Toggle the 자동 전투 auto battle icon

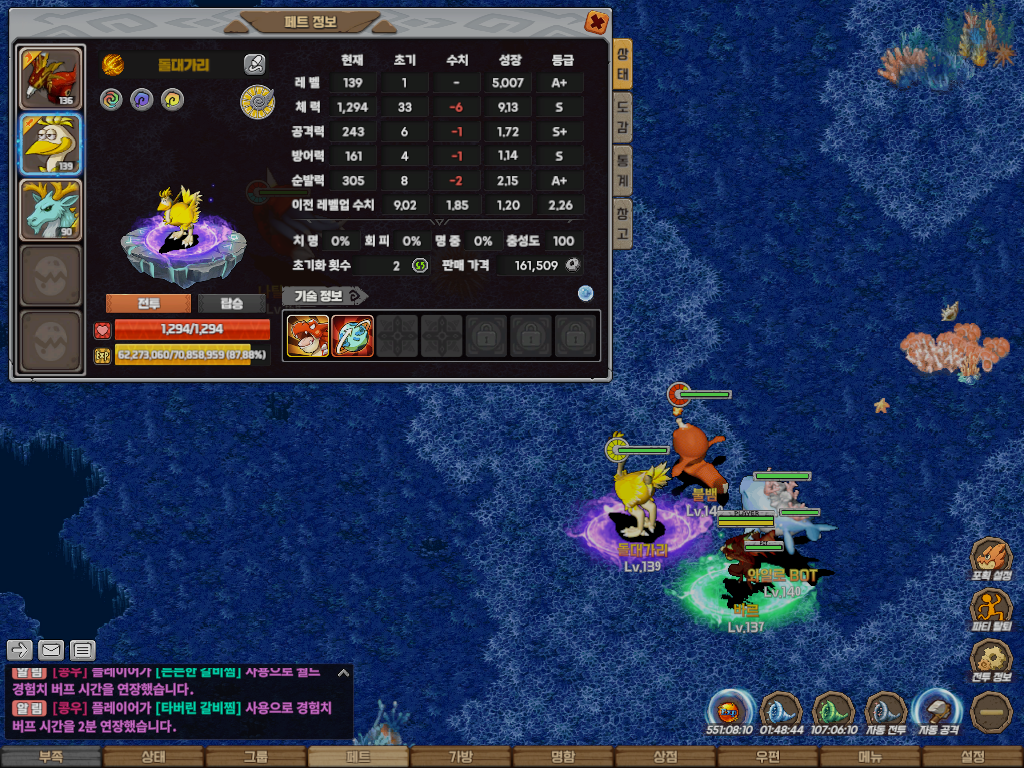[885, 711]
